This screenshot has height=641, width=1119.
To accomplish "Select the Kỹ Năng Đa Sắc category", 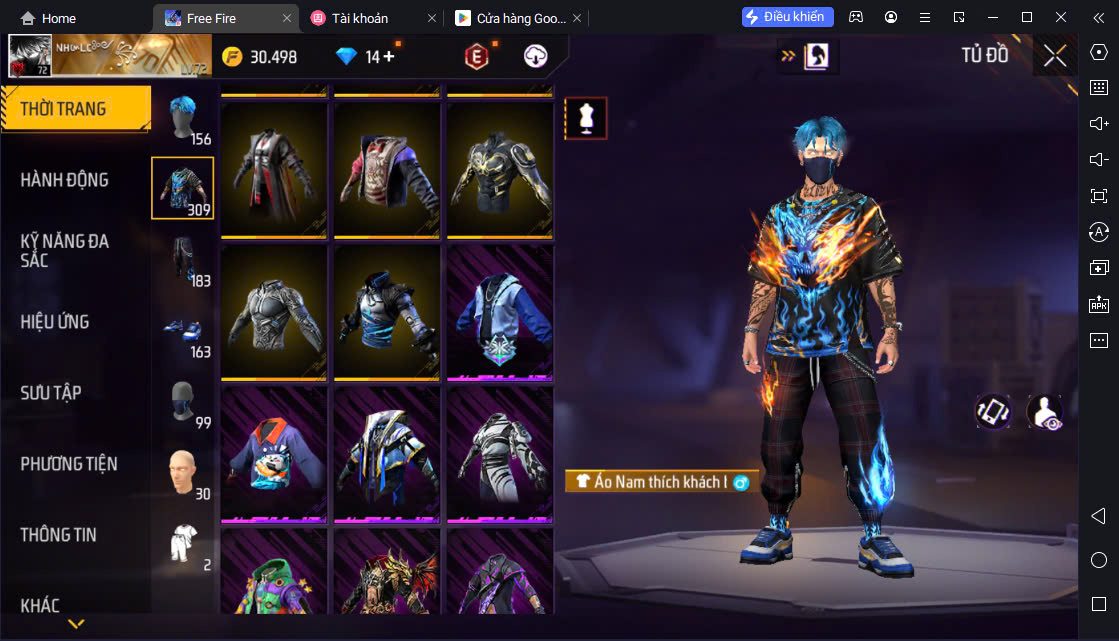I will pos(65,250).
